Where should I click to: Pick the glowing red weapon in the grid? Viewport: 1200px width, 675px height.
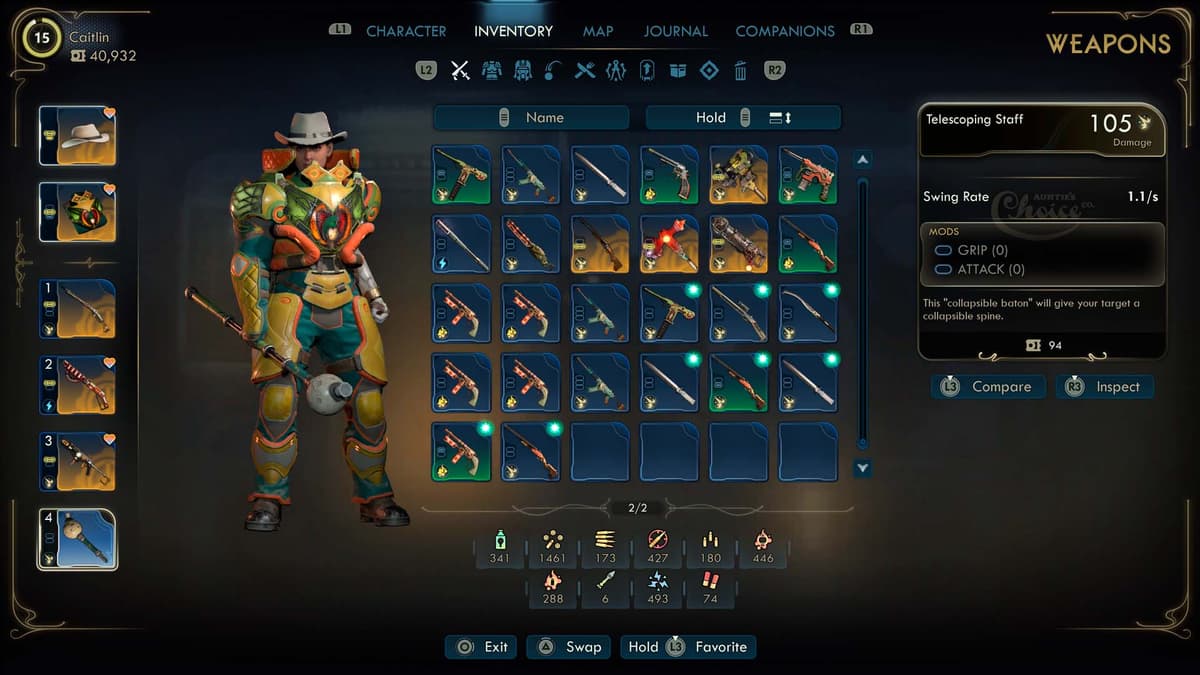[669, 243]
